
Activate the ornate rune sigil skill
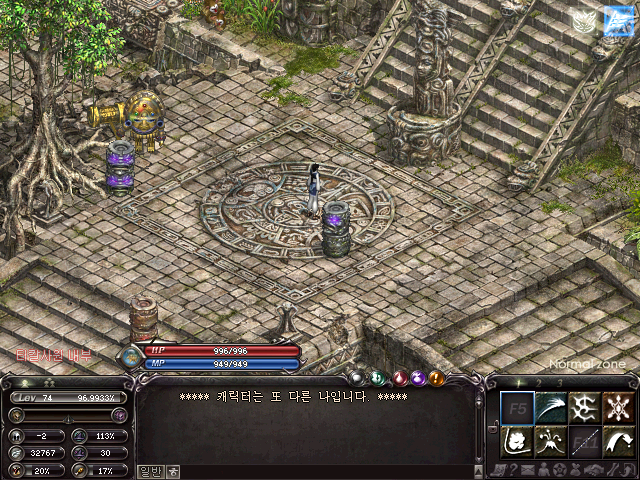click(x=584, y=408)
